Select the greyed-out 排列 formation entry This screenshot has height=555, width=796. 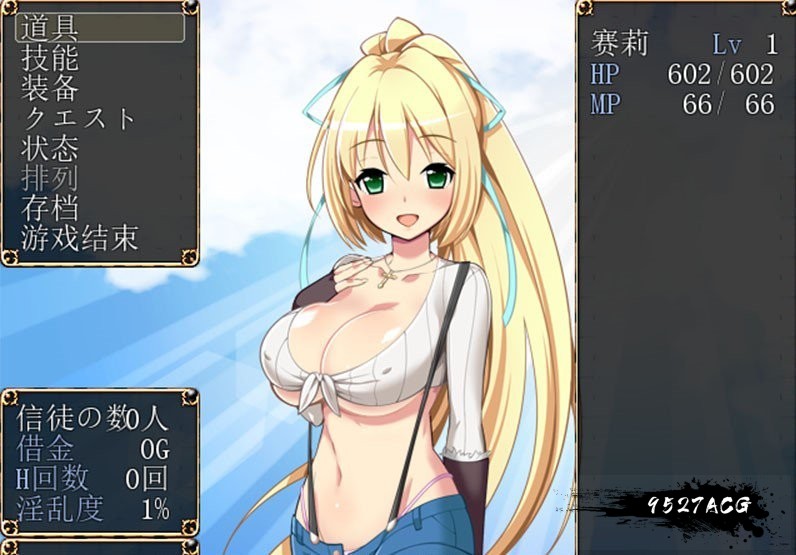point(50,178)
